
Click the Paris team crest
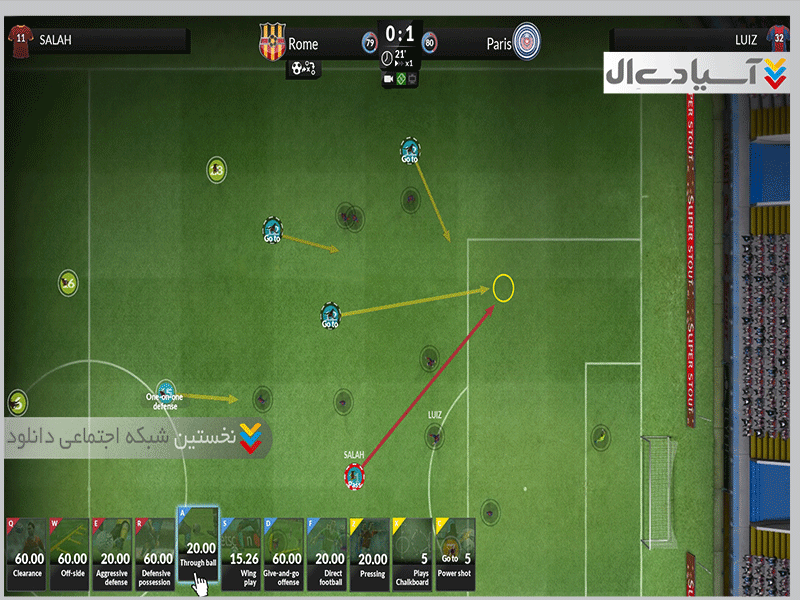click(x=527, y=42)
